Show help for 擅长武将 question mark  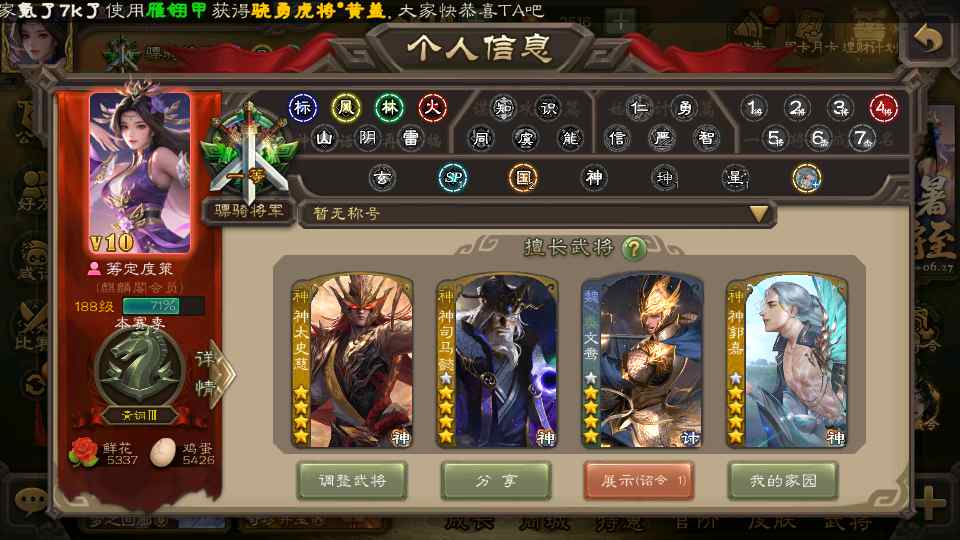(x=633, y=248)
